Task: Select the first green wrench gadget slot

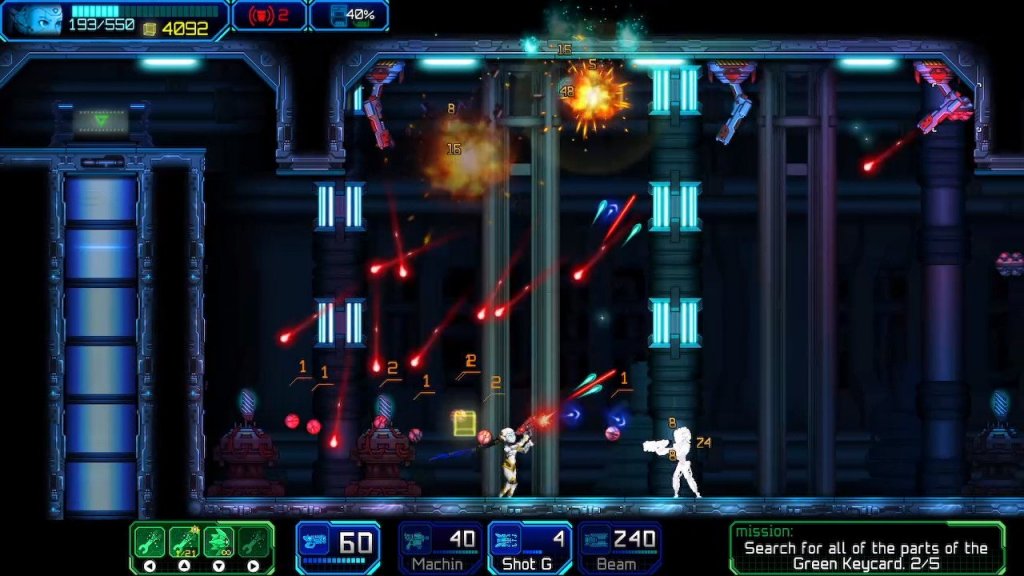Action: 150,541
